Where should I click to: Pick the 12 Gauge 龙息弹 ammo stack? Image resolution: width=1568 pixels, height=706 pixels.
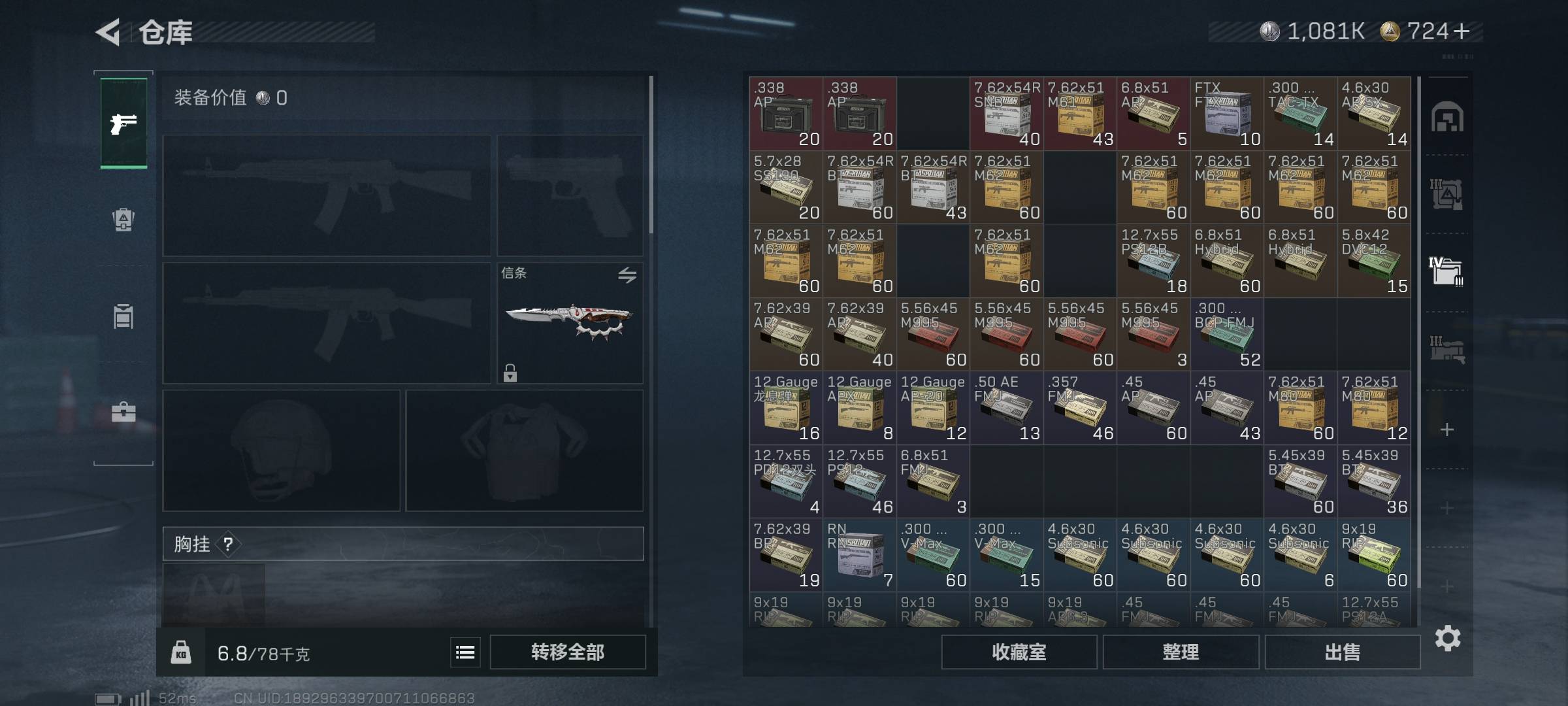pyautogui.click(x=786, y=409)
